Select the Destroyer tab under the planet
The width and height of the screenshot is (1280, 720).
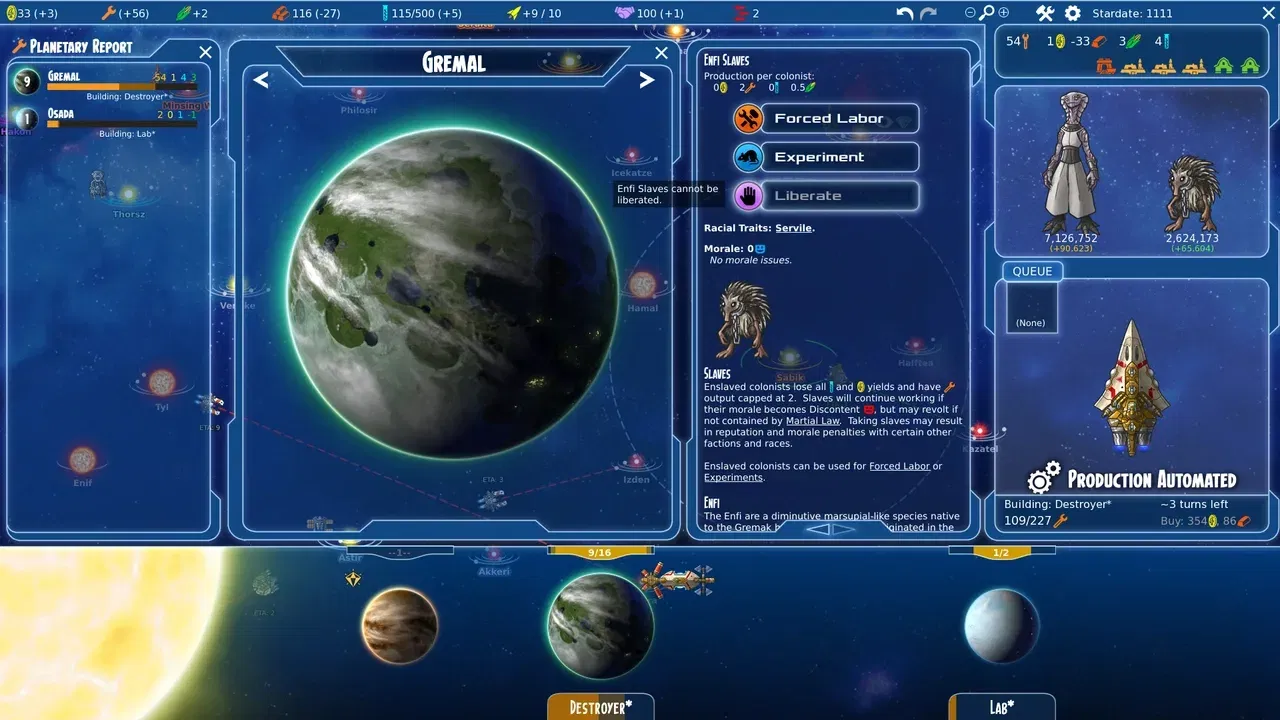[600, 707]
